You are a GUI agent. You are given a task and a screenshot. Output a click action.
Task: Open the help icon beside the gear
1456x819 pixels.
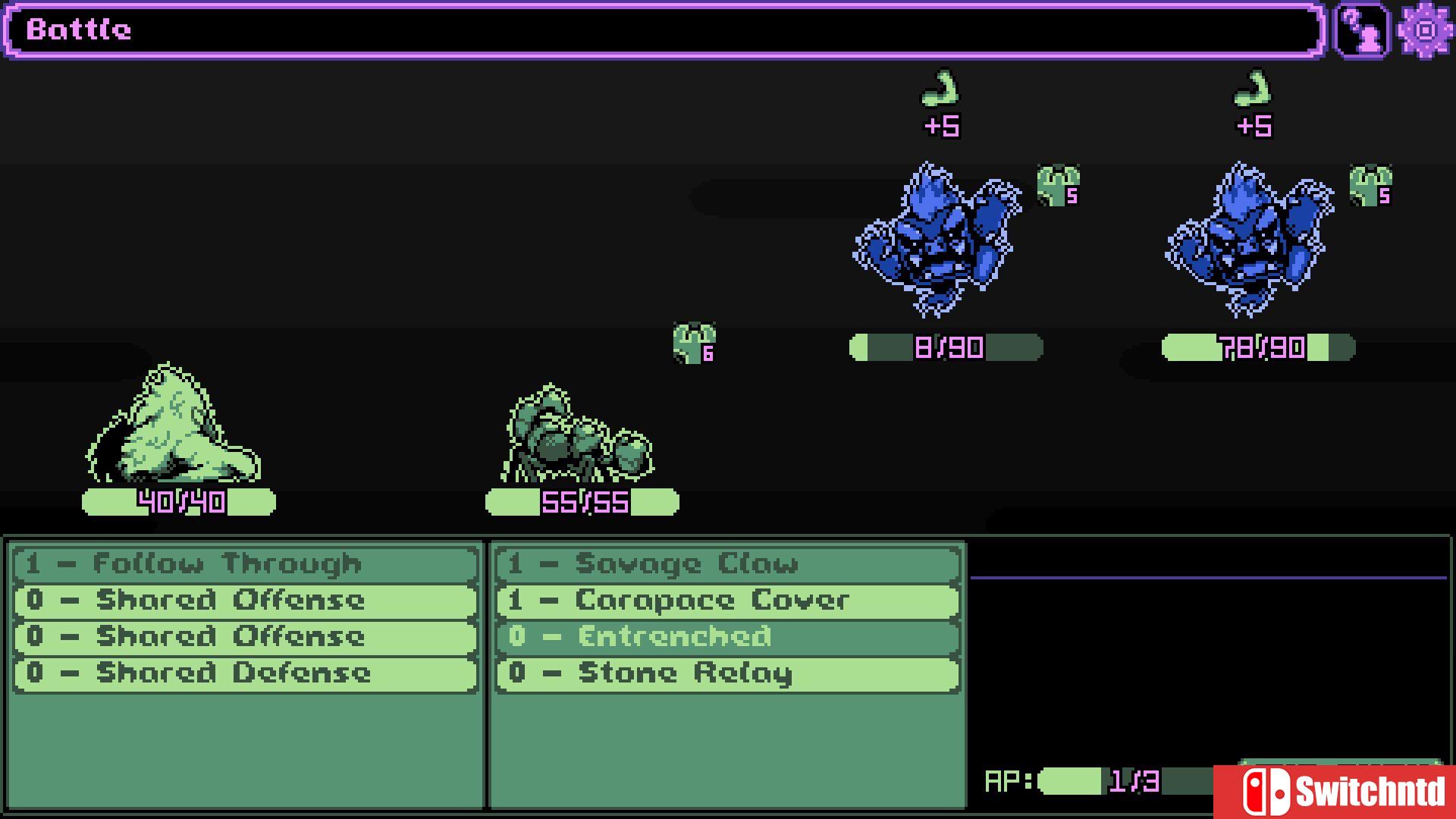tap(1362, 30)
